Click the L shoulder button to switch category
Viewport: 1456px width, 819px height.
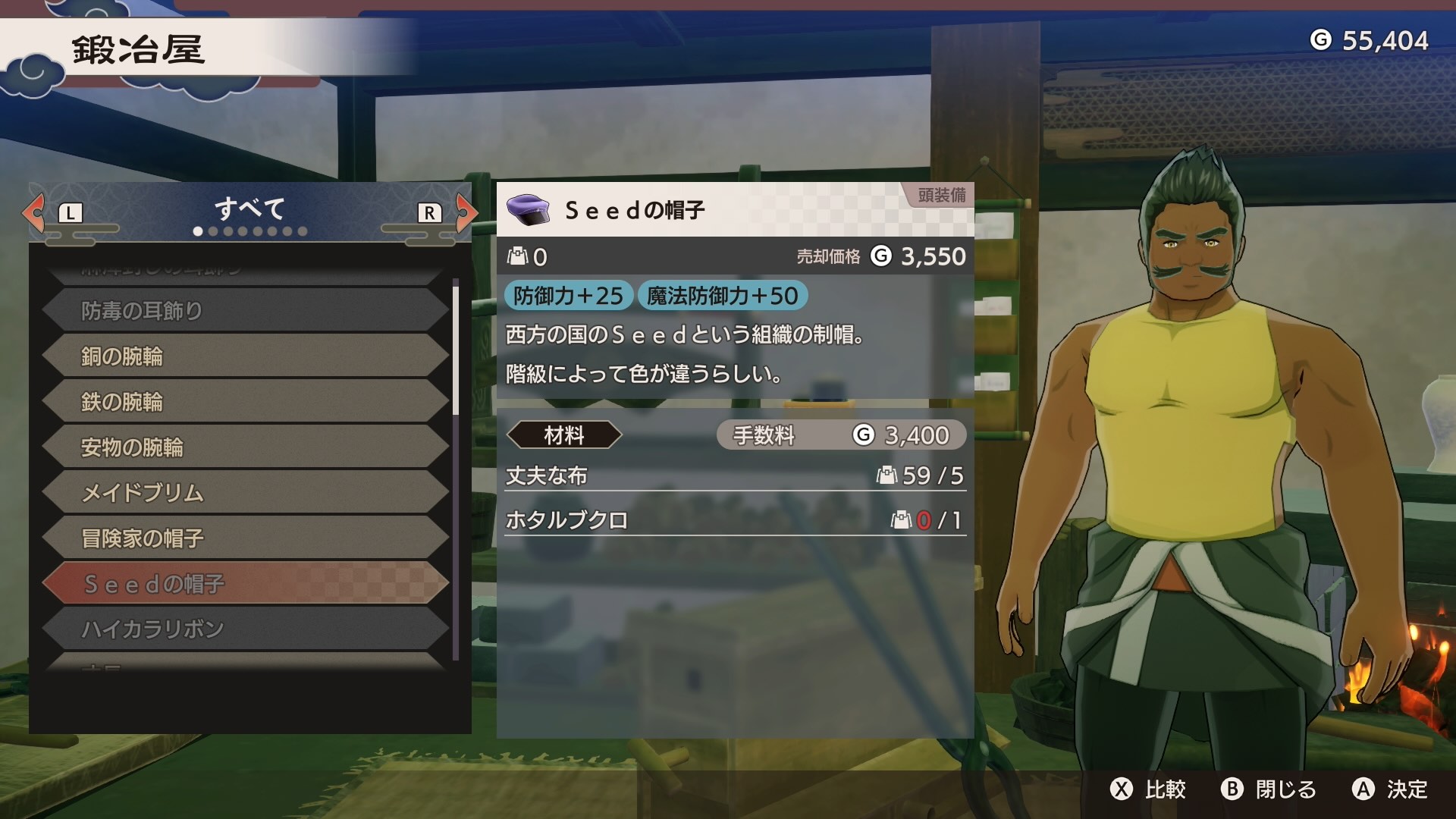pos(72,213)
